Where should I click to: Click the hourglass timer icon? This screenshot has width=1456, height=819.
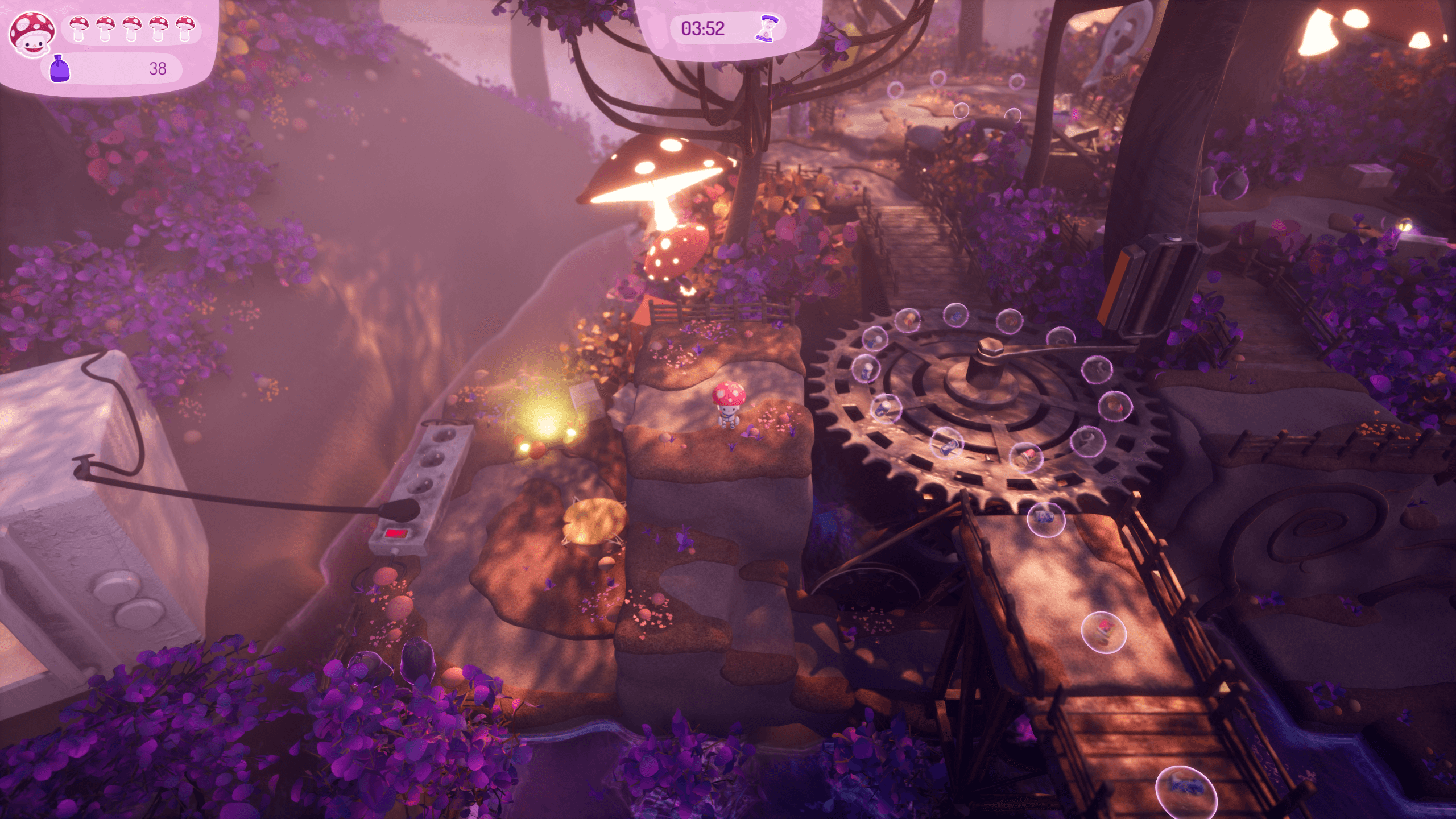[767, 28]
